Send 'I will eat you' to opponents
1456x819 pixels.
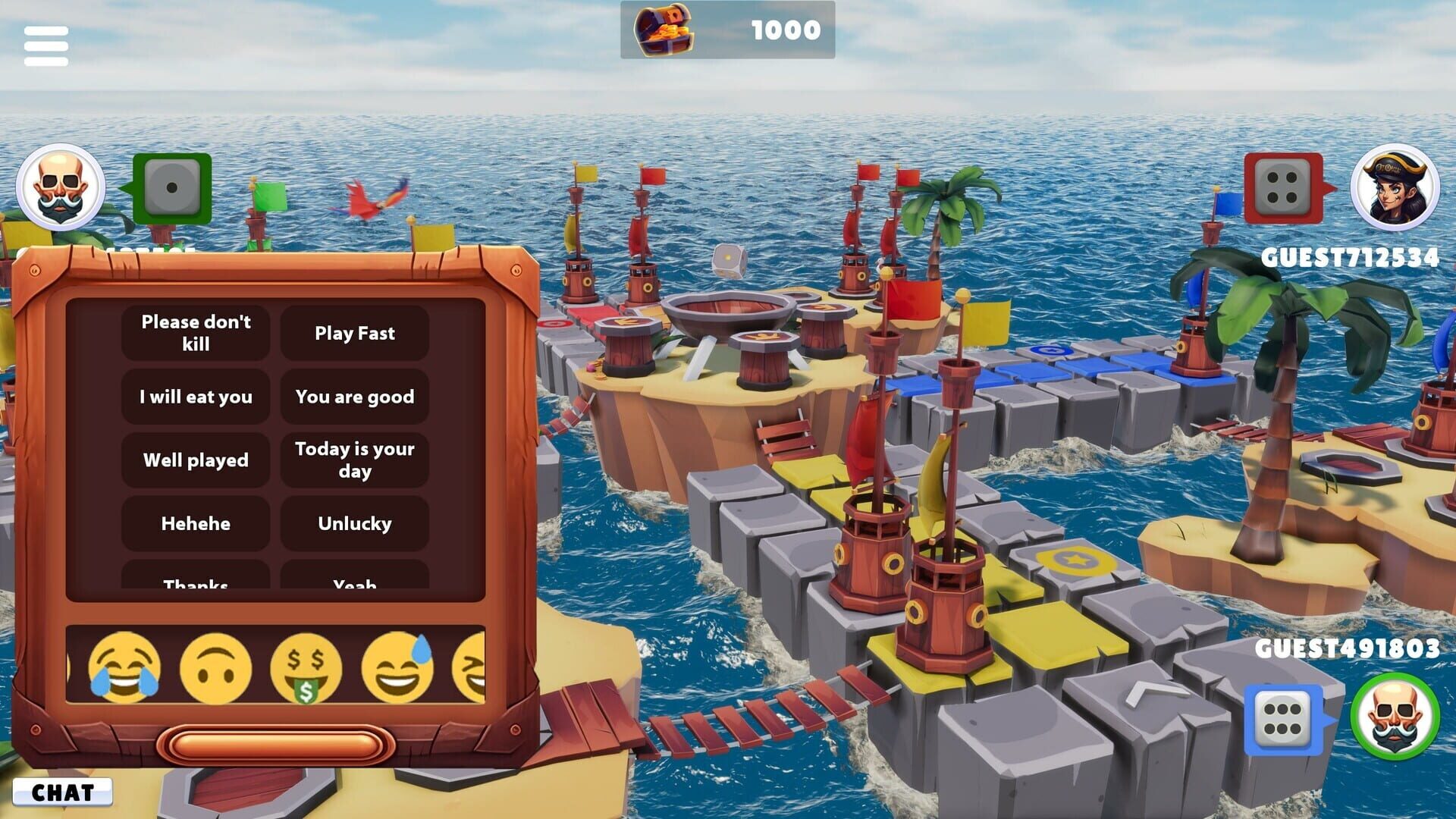tap(195, 397)
